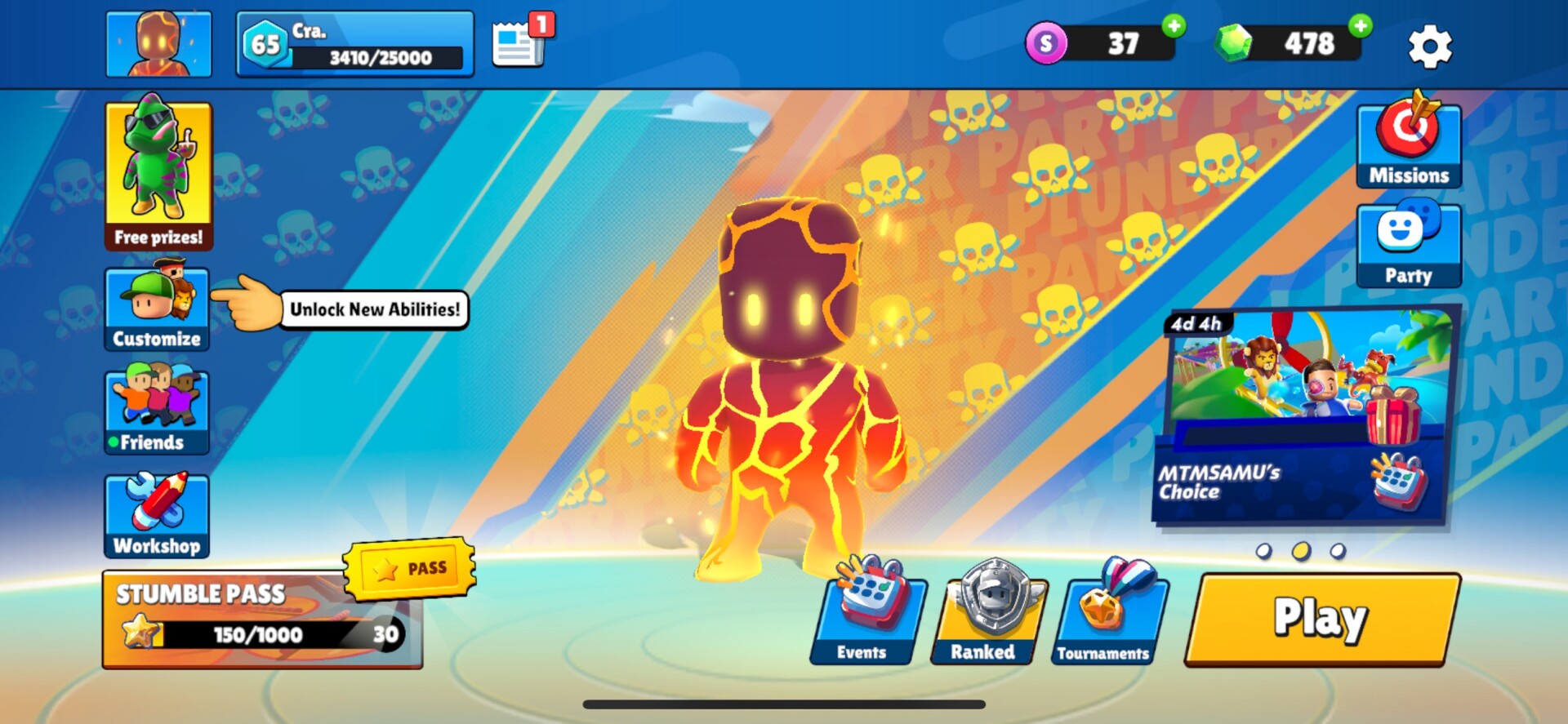Open the Friends list
Viewport: 1568px width, 724px height.
click(157, 411)
